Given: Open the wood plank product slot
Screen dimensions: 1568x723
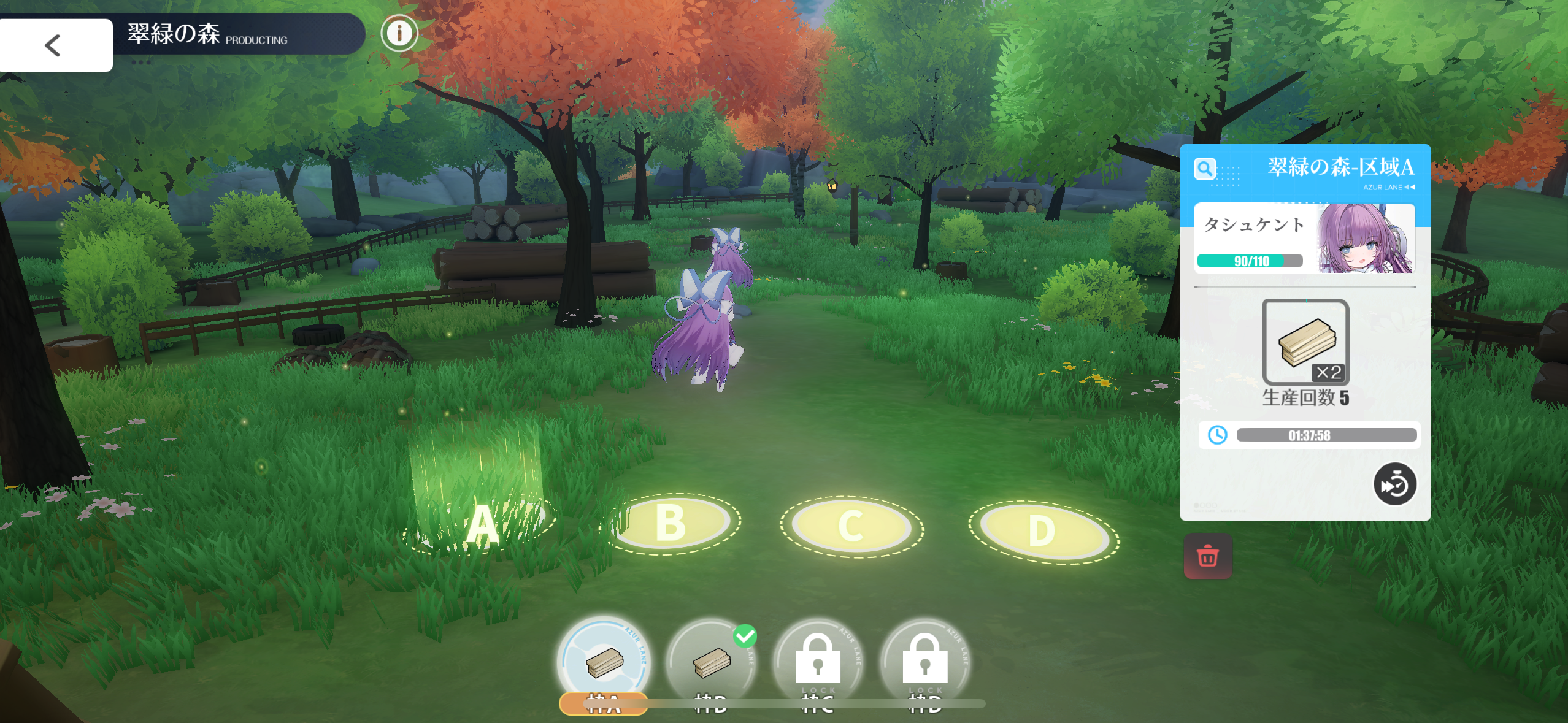Looking at the screenshot, I should tap(1305, 342).
